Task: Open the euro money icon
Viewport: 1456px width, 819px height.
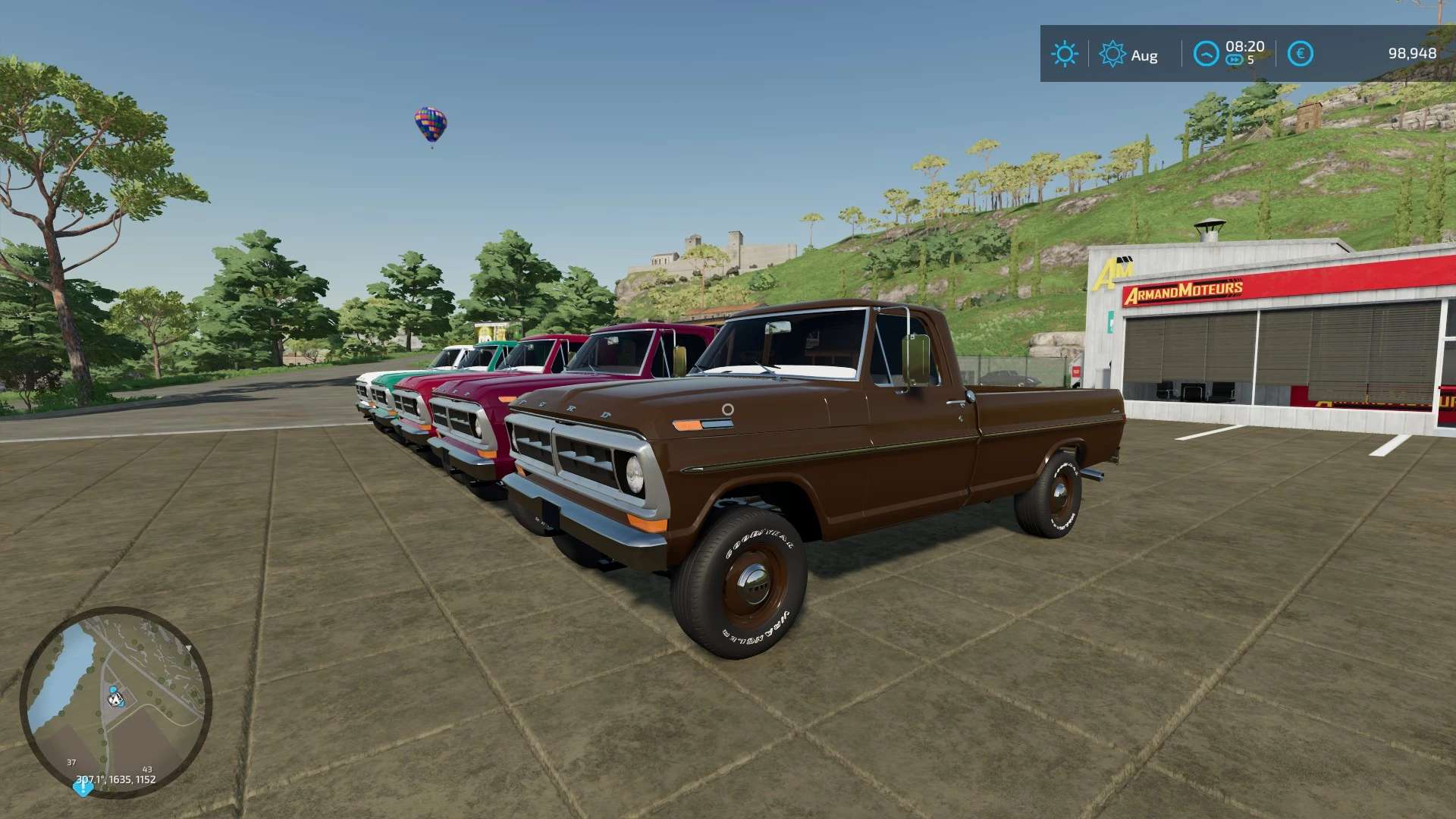Action: tap(1301, 54)
